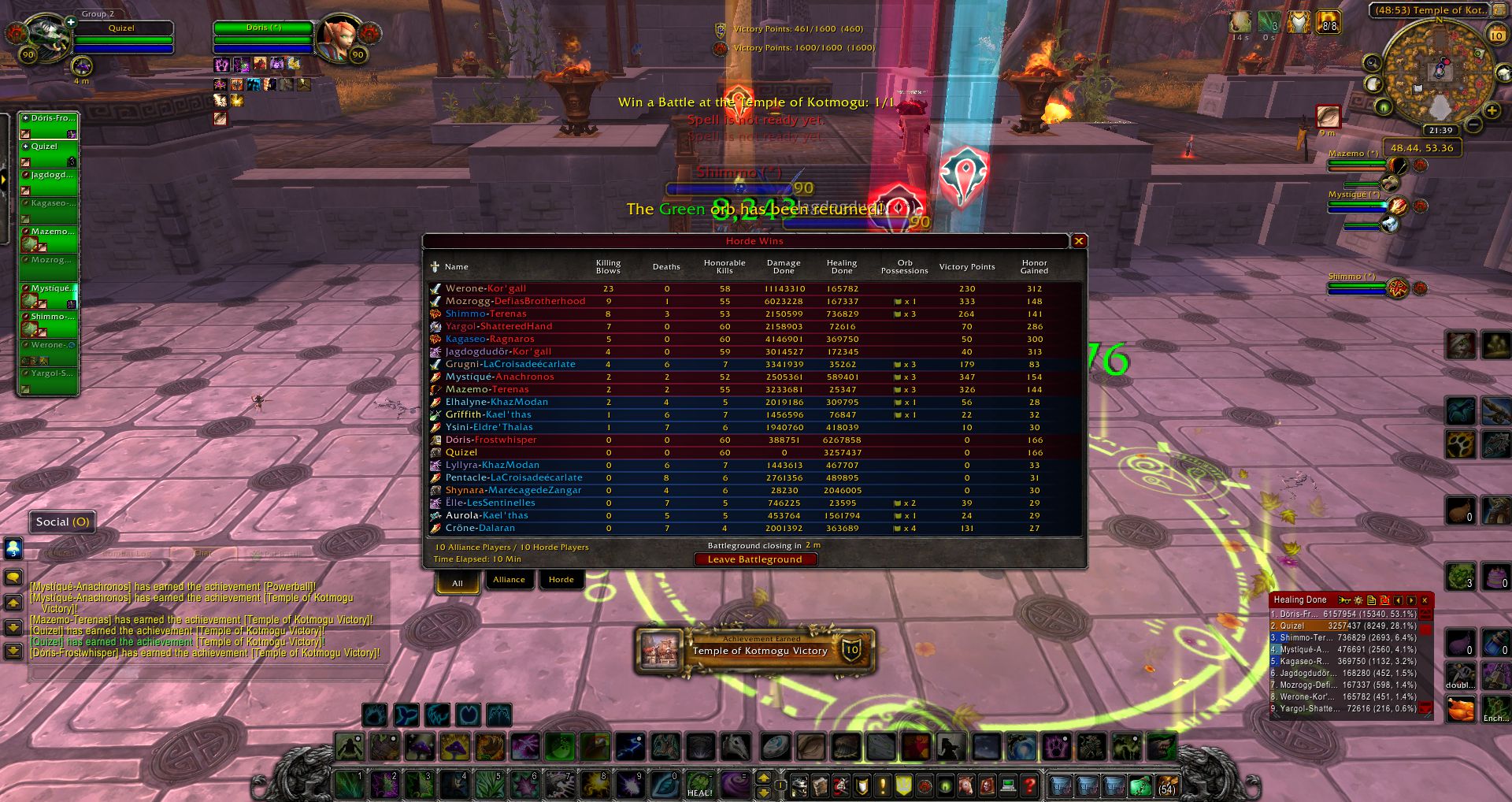
Task: Sort scoreboard by Killing Blows column
Action: [608, 266]
